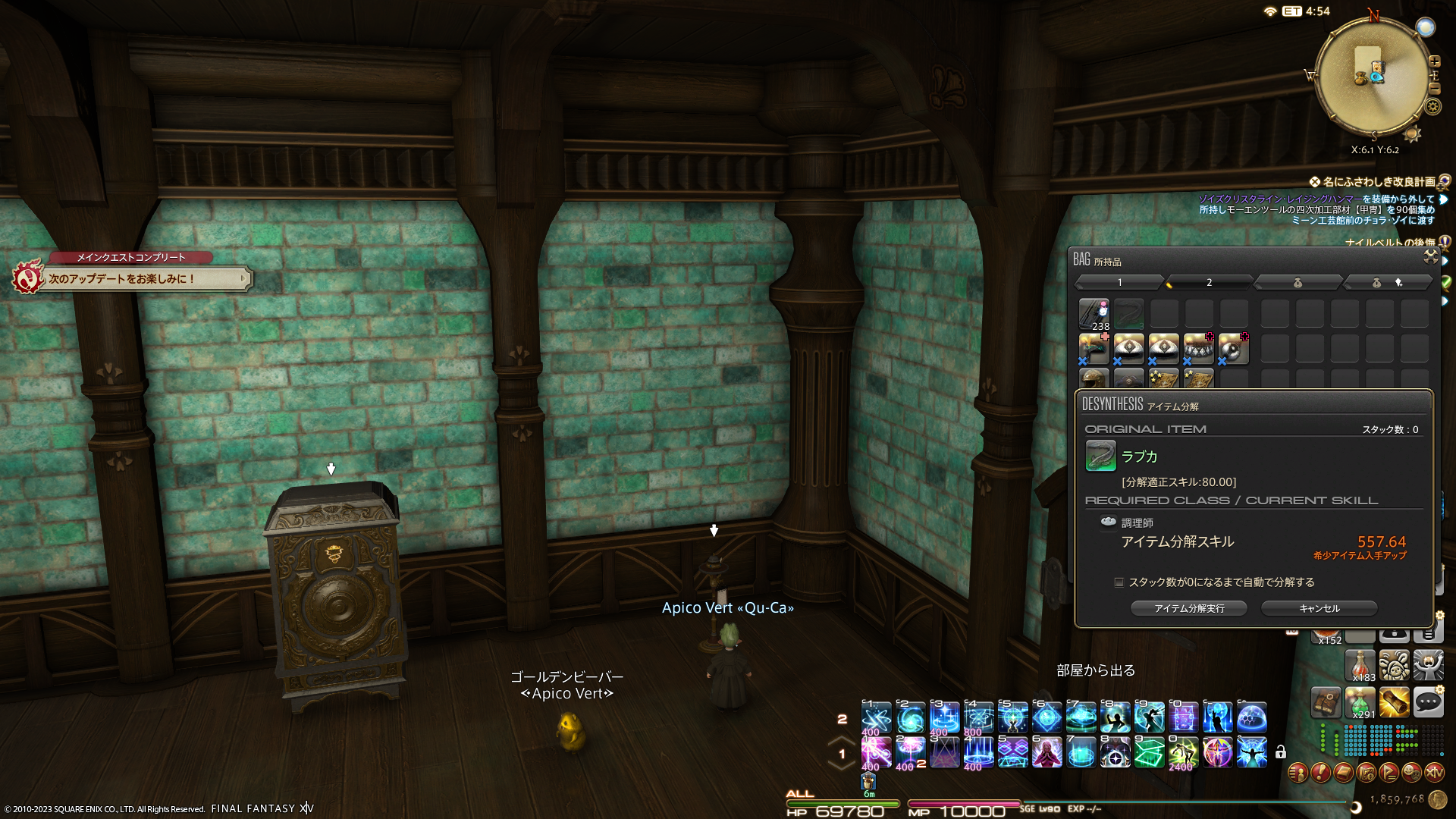Viewport: 1456px width, 819px height.
Task: Confirm with the アイテム分解実行 button
Action: [1188, 608]
